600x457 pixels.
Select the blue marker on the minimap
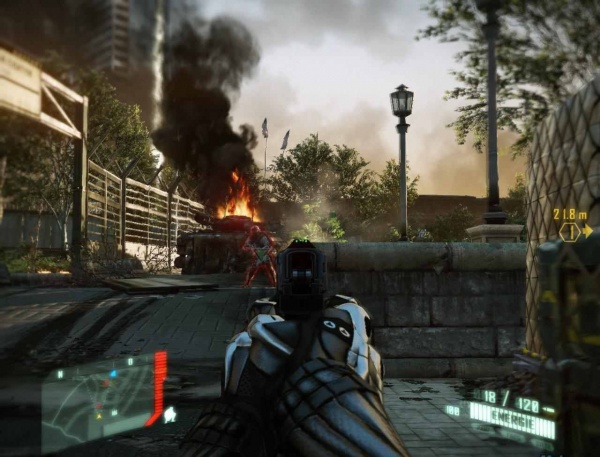point(113,374)
